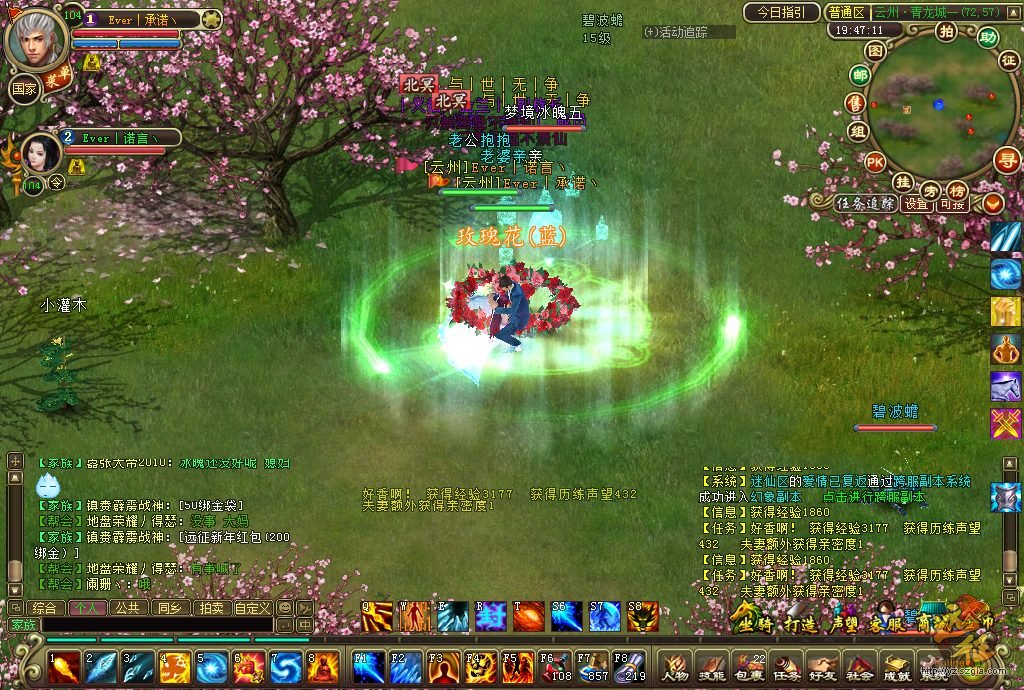Select the 拍卖 chat tab

(210, 607)
